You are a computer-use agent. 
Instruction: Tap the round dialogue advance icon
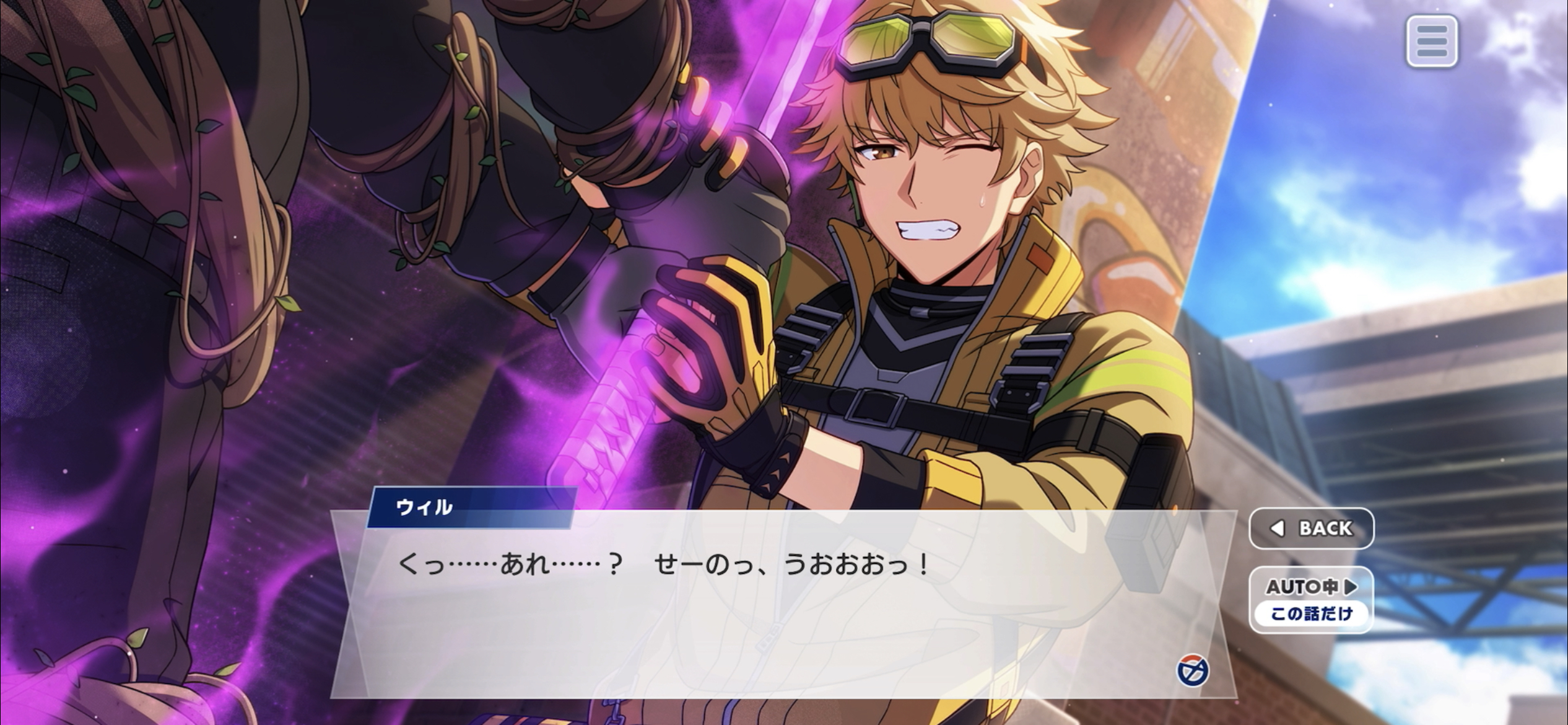1192,671
